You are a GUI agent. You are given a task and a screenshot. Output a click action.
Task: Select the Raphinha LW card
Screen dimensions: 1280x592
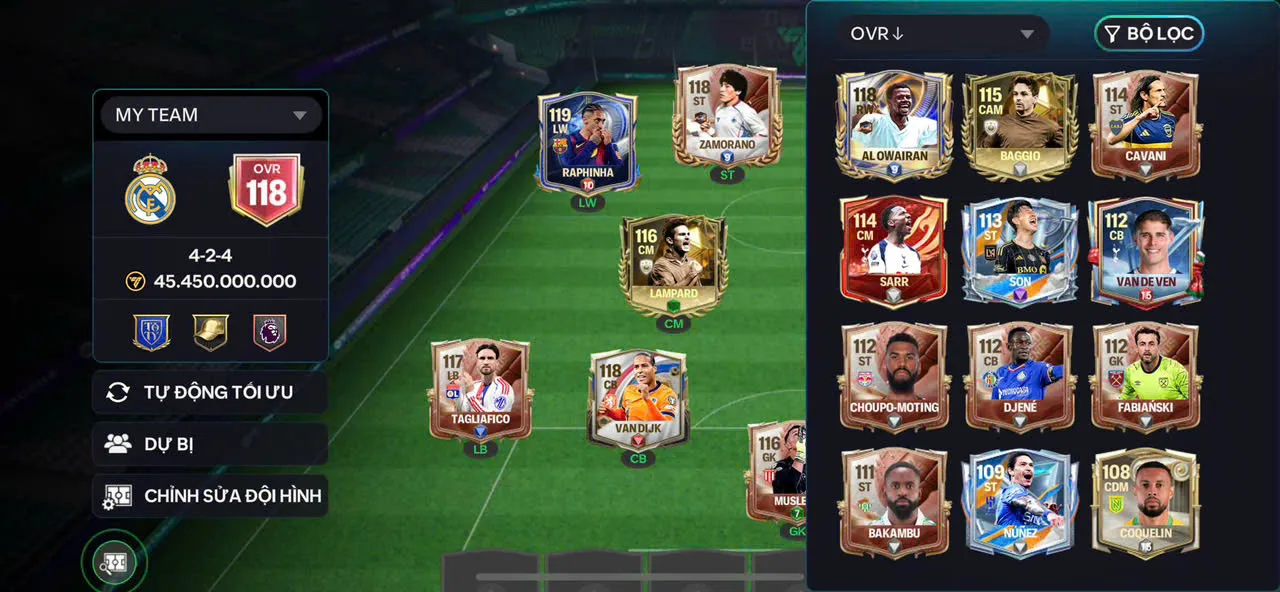[587, 140]
